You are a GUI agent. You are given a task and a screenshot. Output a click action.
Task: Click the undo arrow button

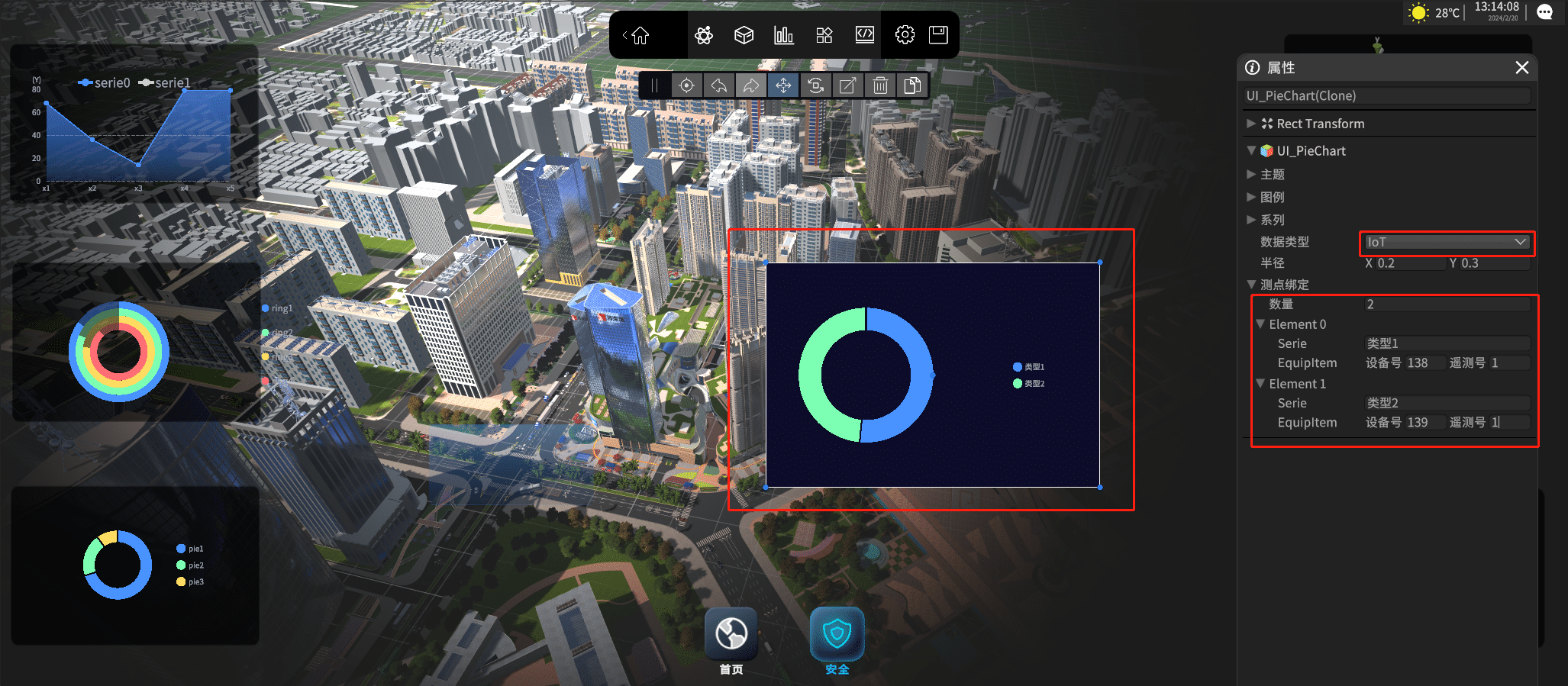click(719, 85)
